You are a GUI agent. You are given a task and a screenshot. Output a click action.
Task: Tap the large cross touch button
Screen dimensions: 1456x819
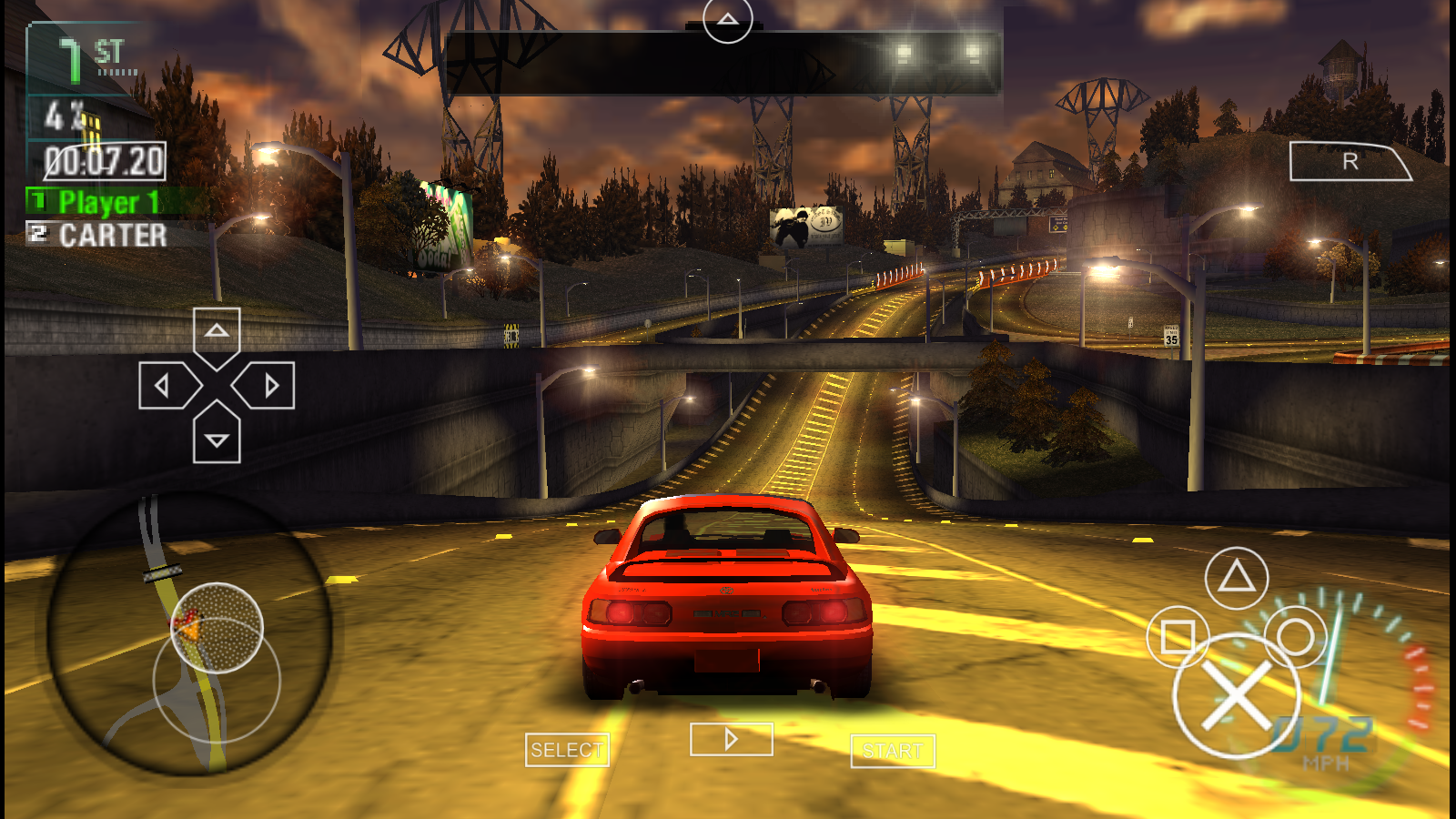[1237, 696]
